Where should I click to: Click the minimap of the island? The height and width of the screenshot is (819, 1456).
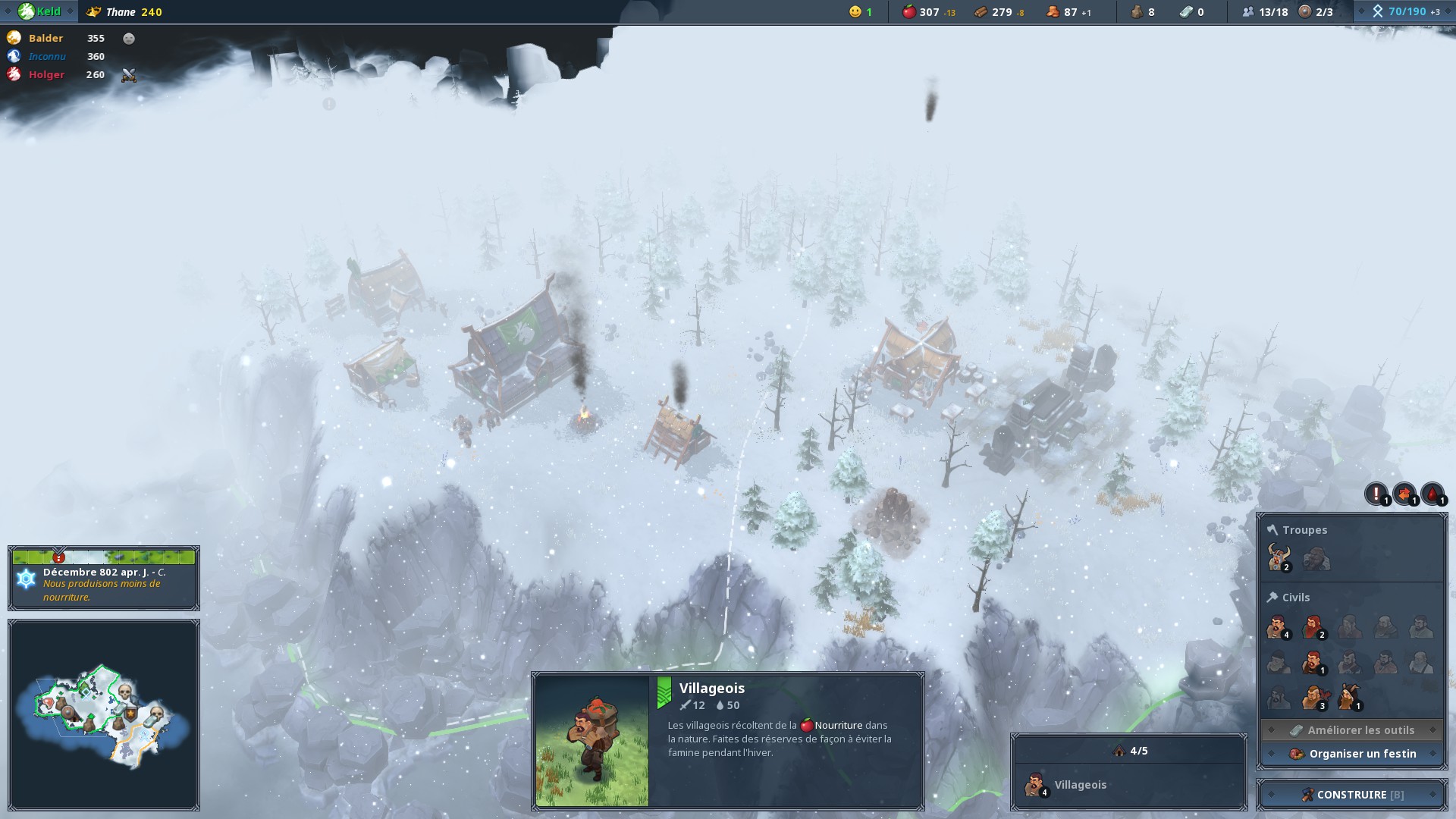tap(104, 714)
